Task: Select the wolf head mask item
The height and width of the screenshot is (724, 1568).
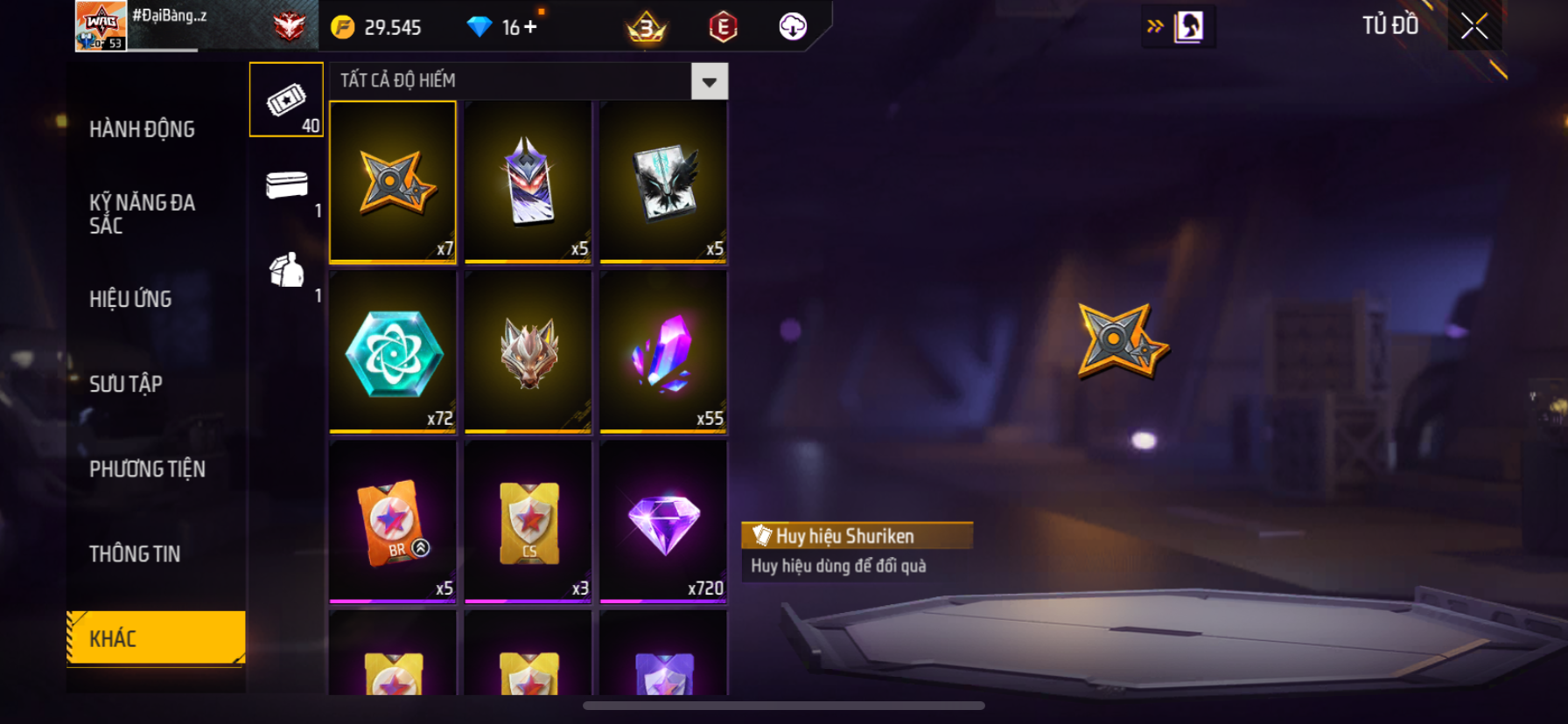Action: tap(528, 352)
